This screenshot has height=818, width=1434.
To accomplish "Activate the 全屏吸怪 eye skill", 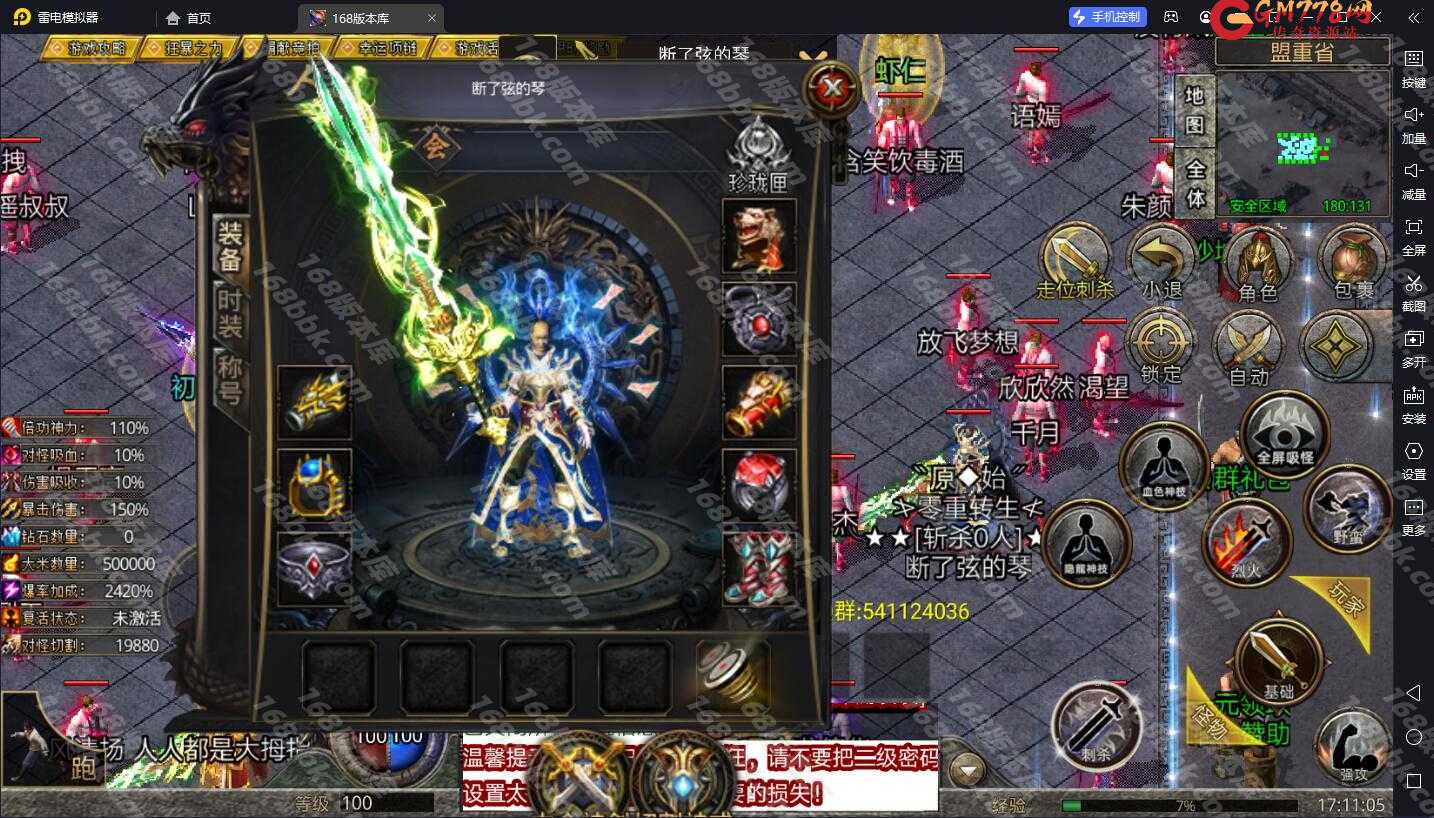I will 1284,434.
